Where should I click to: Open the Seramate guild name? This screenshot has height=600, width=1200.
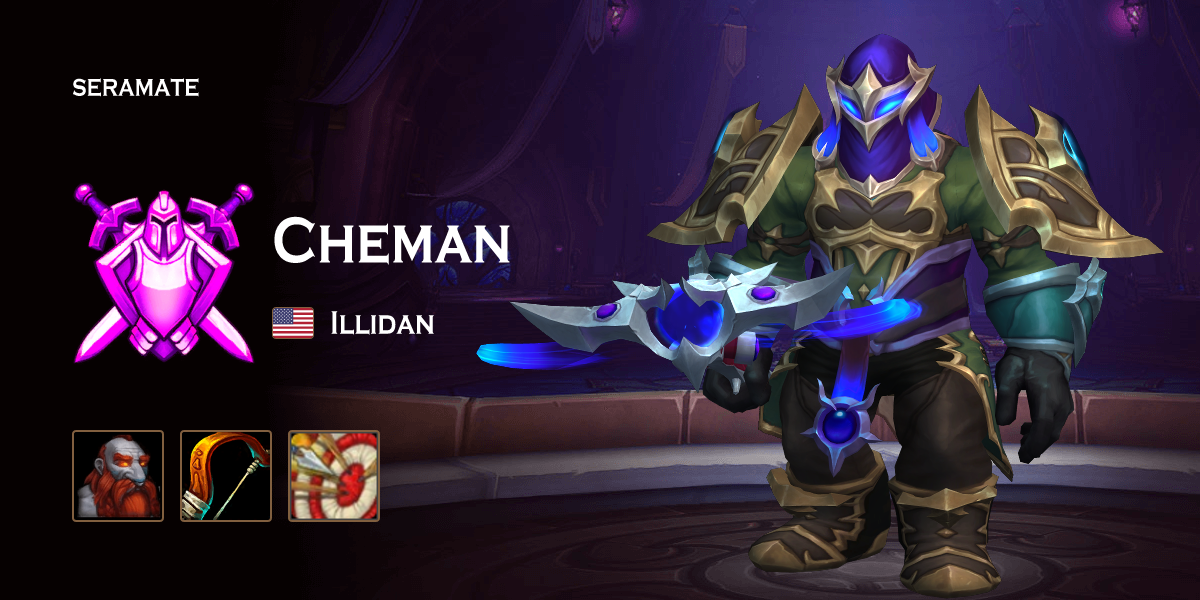click(x=136, y=88)
